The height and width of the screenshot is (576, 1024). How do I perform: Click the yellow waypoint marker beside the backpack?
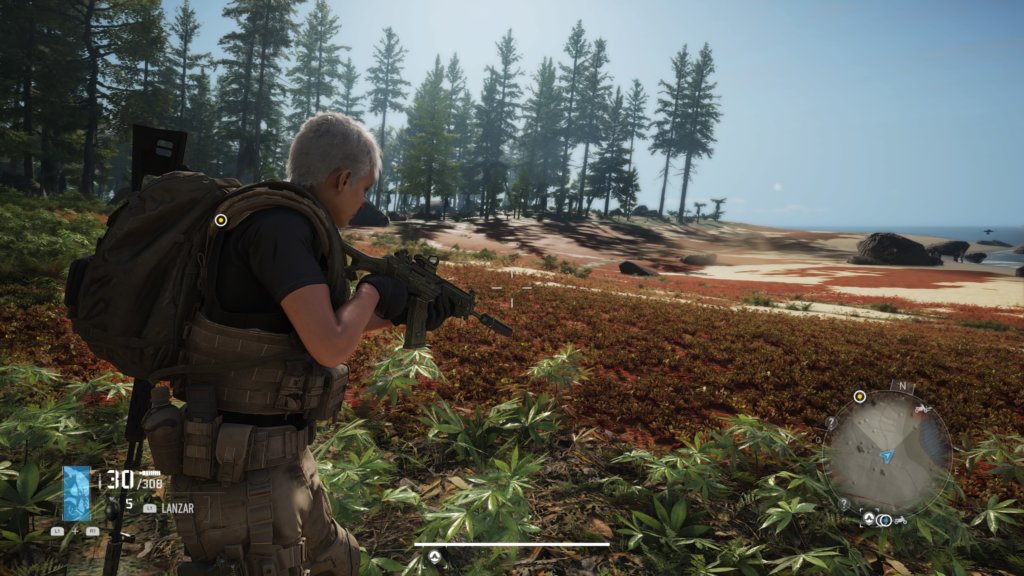coord(221,220)
